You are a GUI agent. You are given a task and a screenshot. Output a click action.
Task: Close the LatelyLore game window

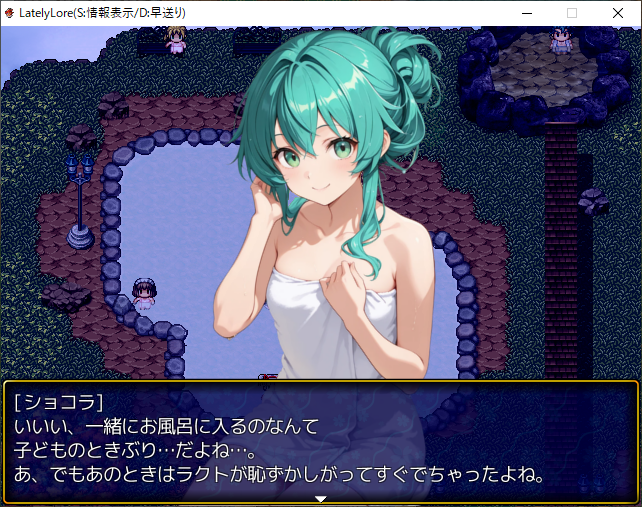617,13
